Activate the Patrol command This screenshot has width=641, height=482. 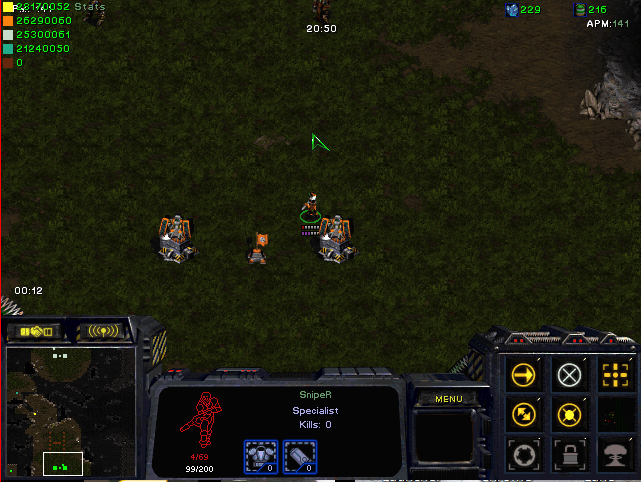coord(523,413)
